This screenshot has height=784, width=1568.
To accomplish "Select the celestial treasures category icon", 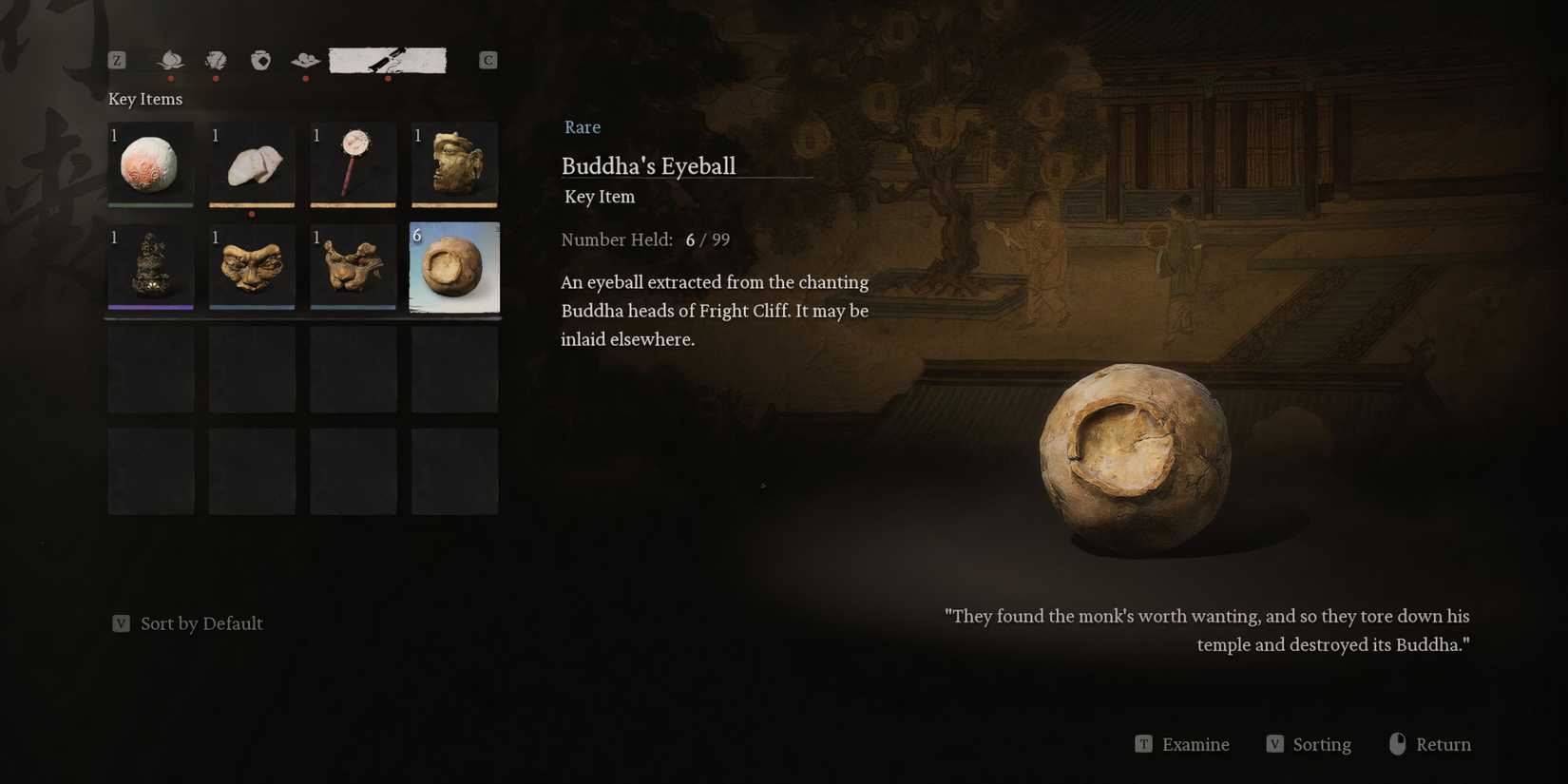I will tap(305, 60).
